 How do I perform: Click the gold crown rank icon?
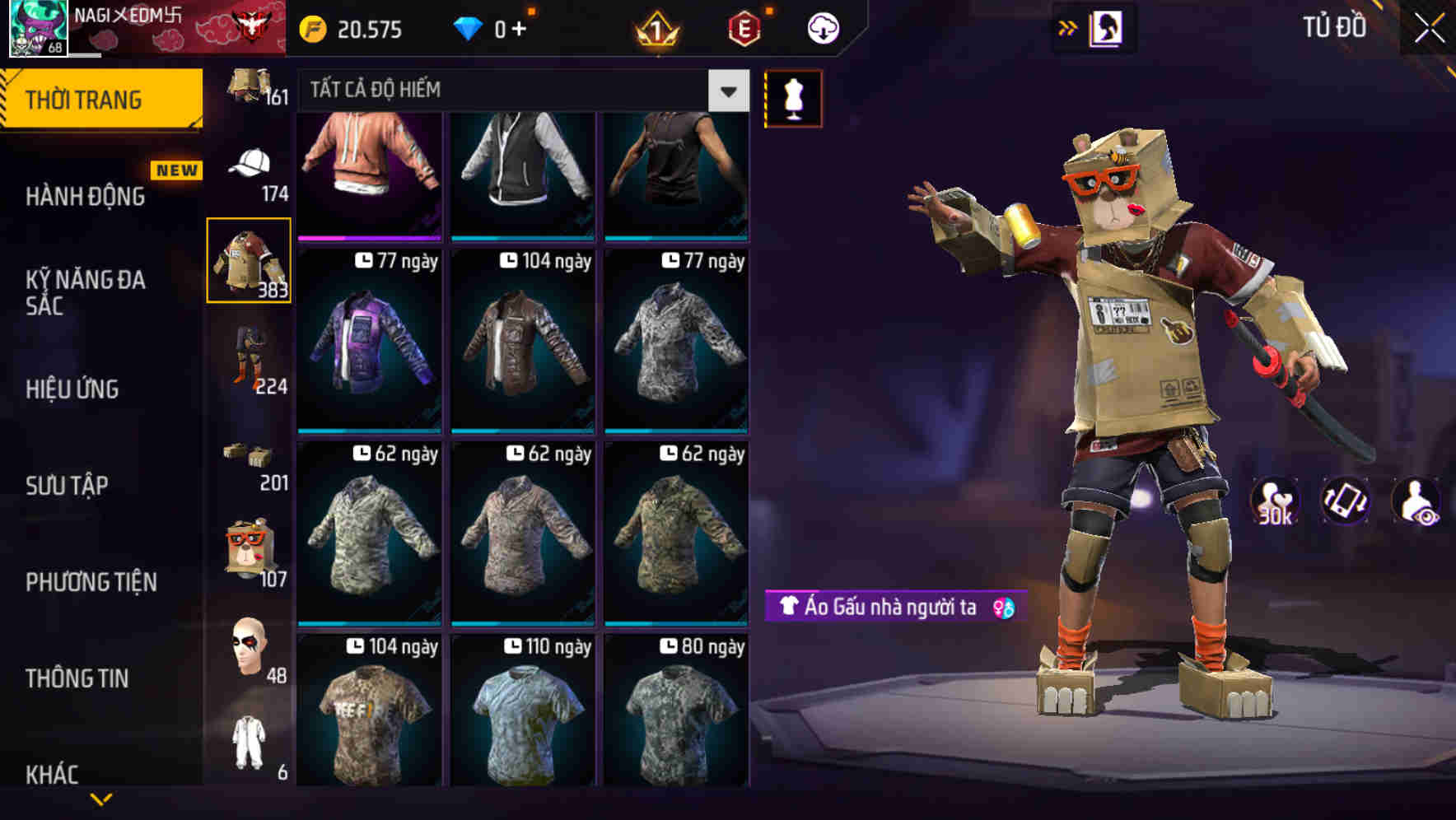[655, 27]
